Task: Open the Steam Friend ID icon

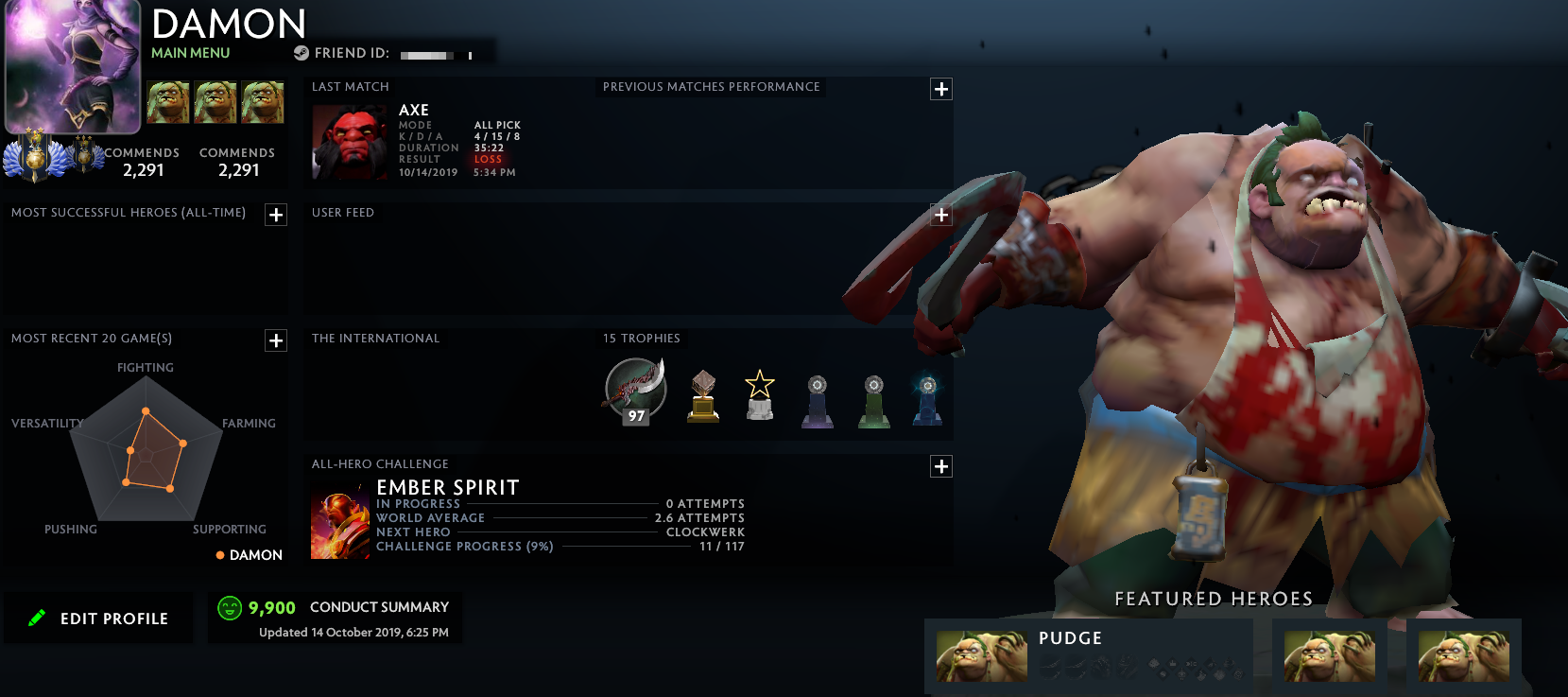Action: point(302,53)
